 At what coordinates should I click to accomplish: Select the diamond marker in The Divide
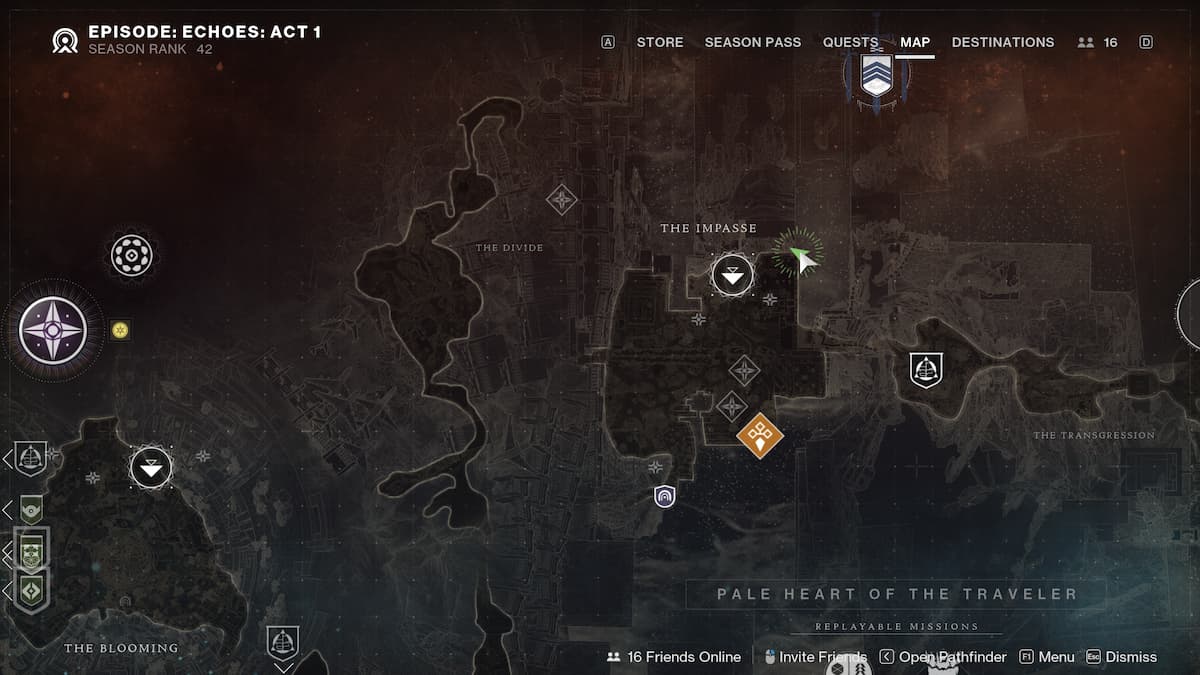(x=562, y=199)
